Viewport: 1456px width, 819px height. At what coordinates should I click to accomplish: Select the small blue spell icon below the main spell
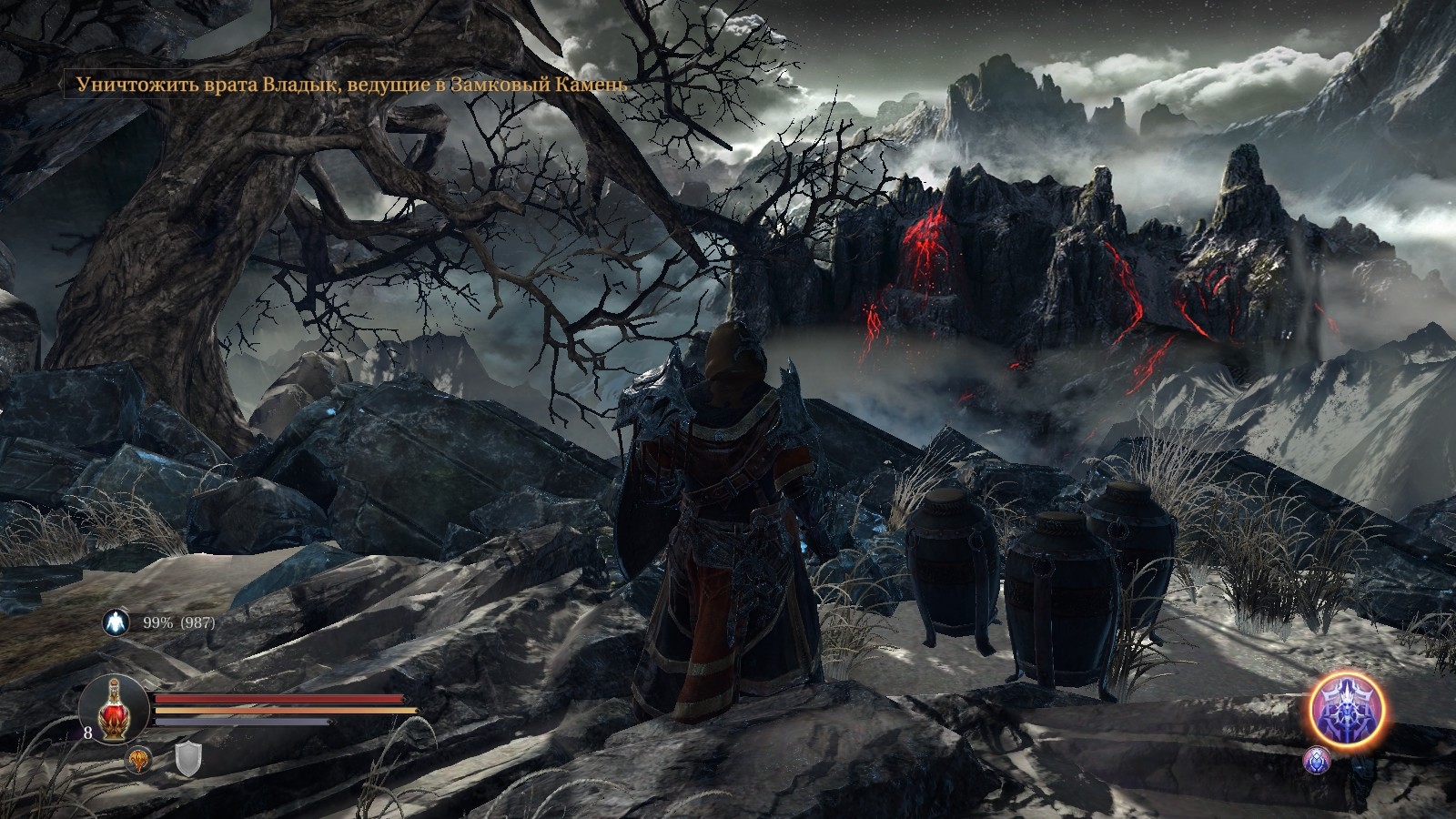pyautogui.click(x=1317, y=760)
